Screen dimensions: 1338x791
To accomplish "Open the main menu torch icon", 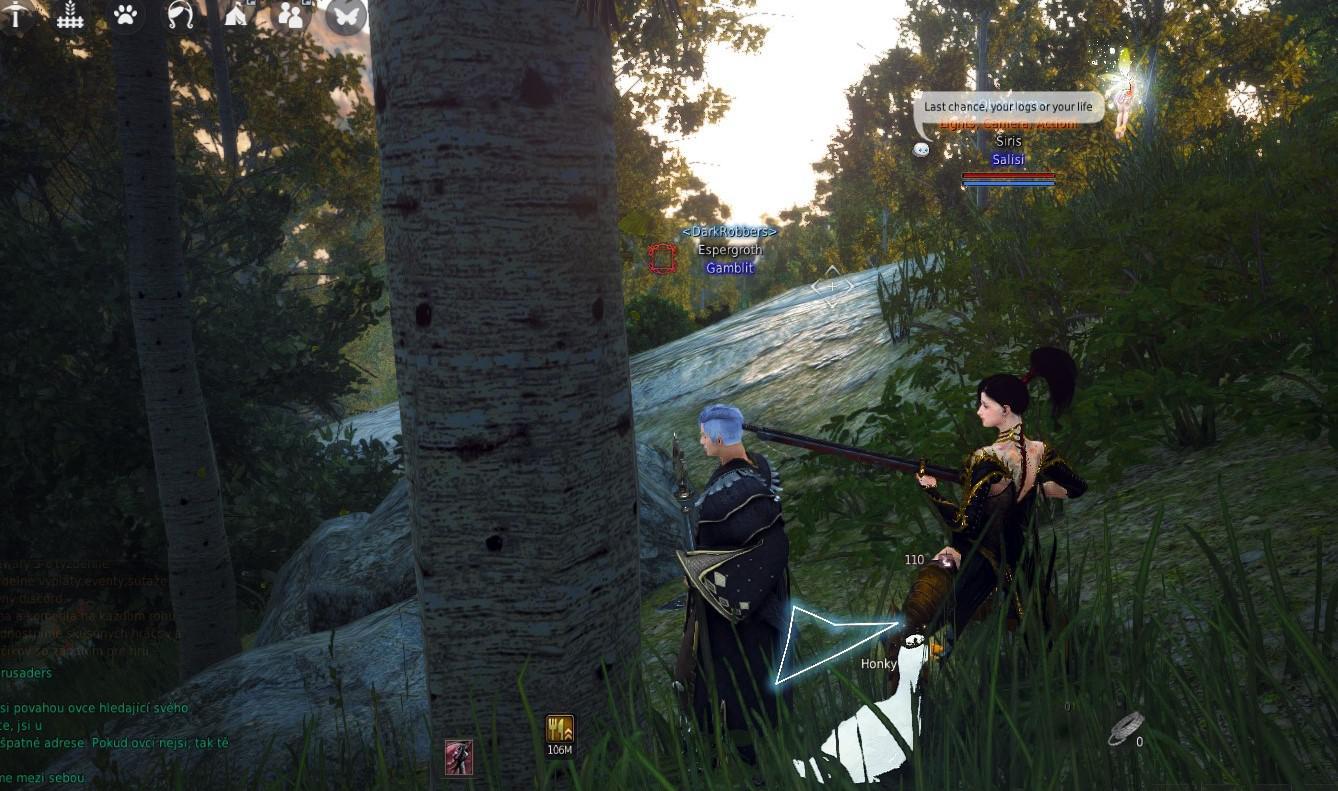I will (x=15, y=17).
